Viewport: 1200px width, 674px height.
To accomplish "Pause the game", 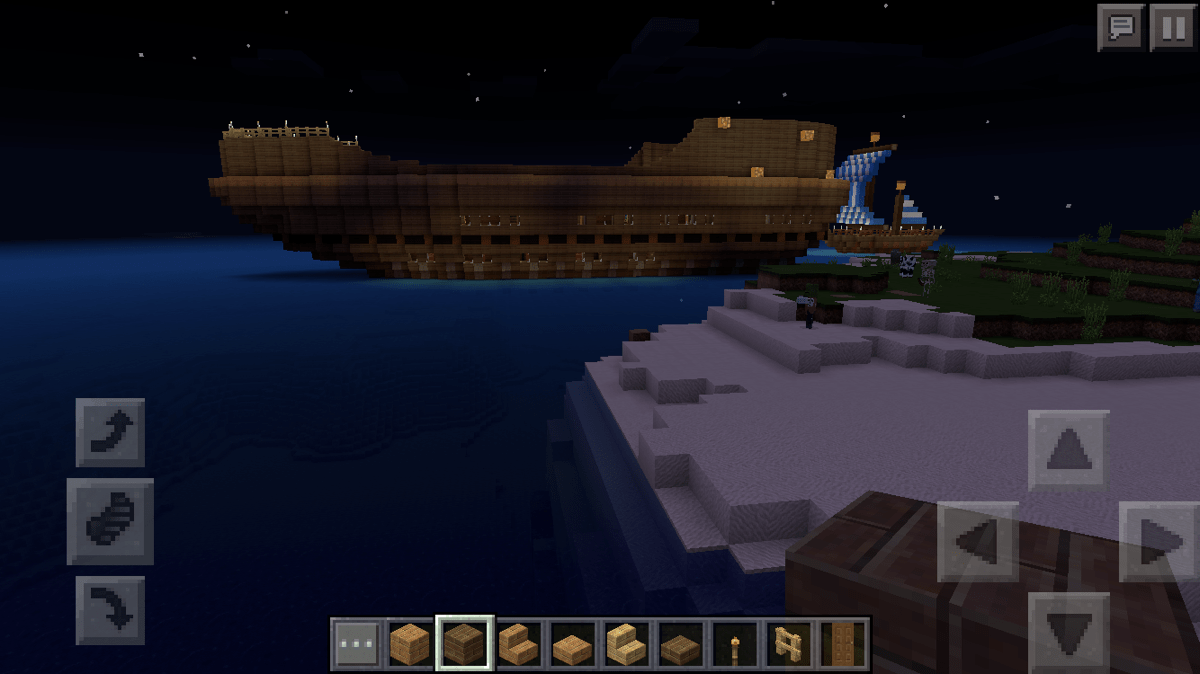I will tap(1172, 27).
